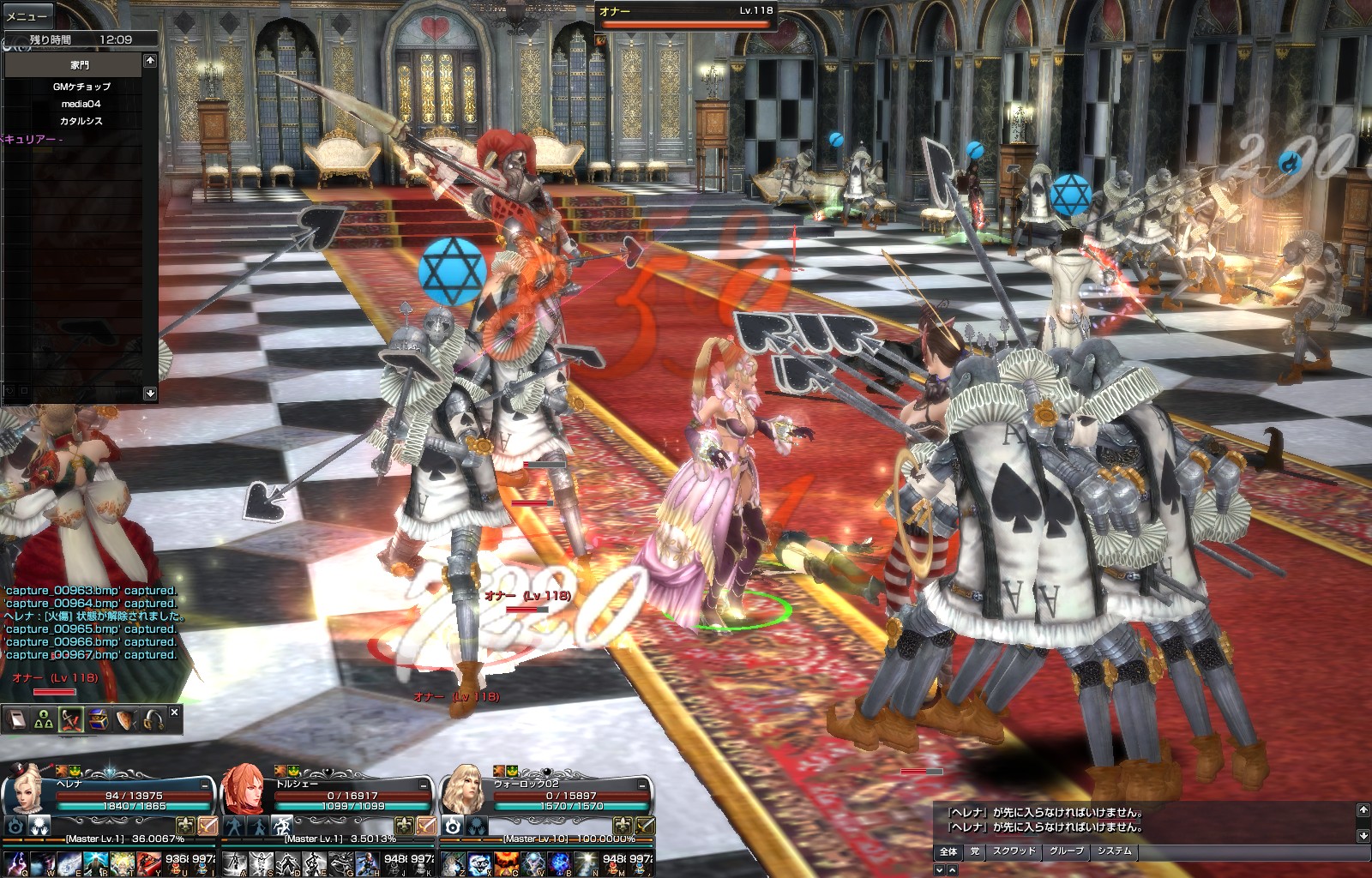Close the small icon toolbar

click(x=175, y=713)
